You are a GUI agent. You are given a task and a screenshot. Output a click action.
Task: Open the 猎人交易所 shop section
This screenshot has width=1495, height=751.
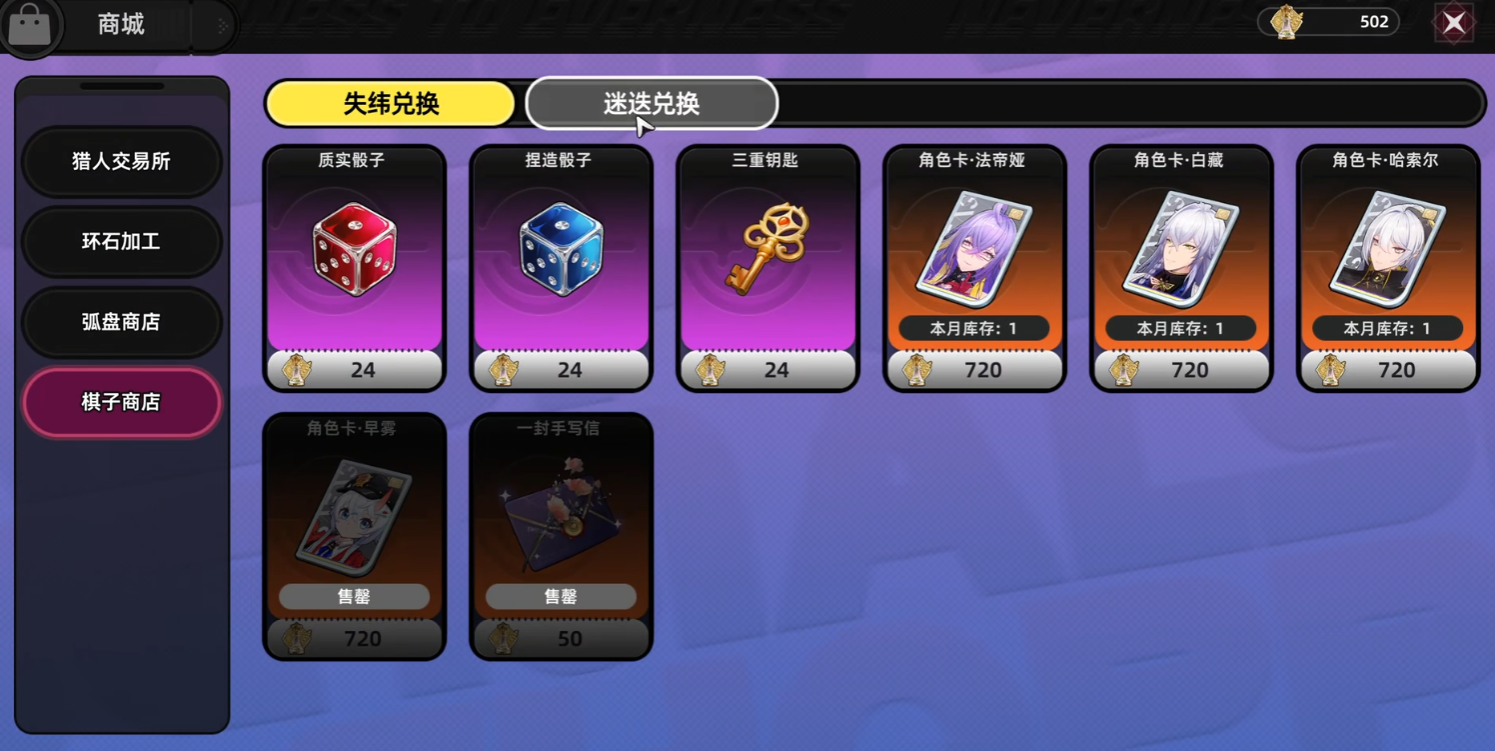(x=121, y=162)
